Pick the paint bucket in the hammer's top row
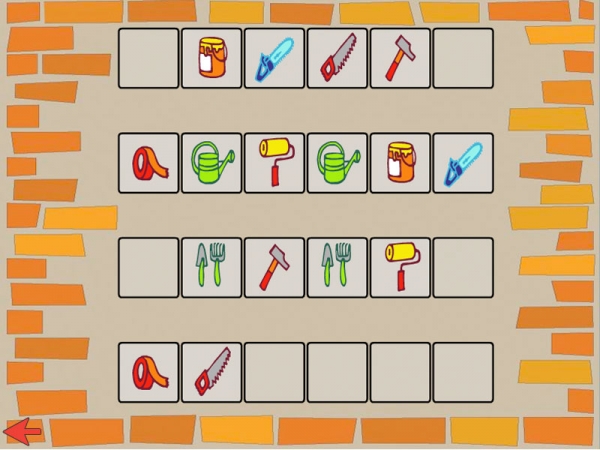Screen dimensions: 600x450 (x=211, y=58)
